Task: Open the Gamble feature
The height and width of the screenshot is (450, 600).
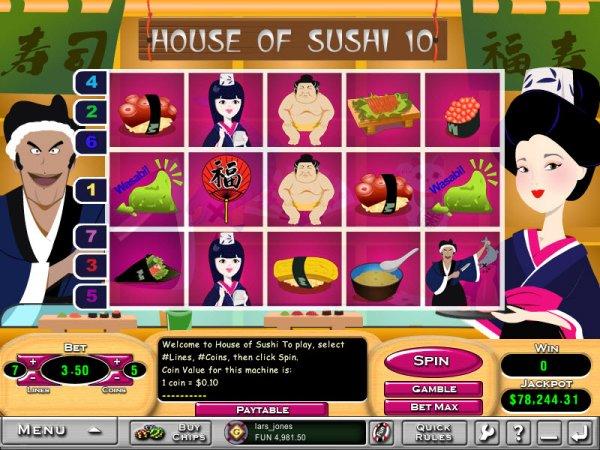Action: point(433,389)
